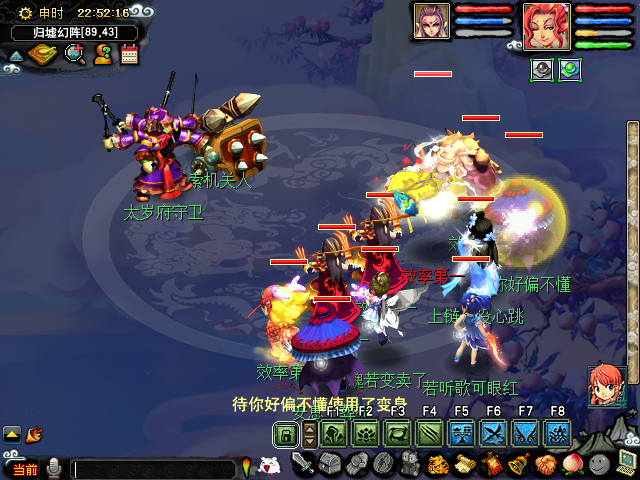
Task: Trigger the F4 claw slash skill
Action: 430,433
